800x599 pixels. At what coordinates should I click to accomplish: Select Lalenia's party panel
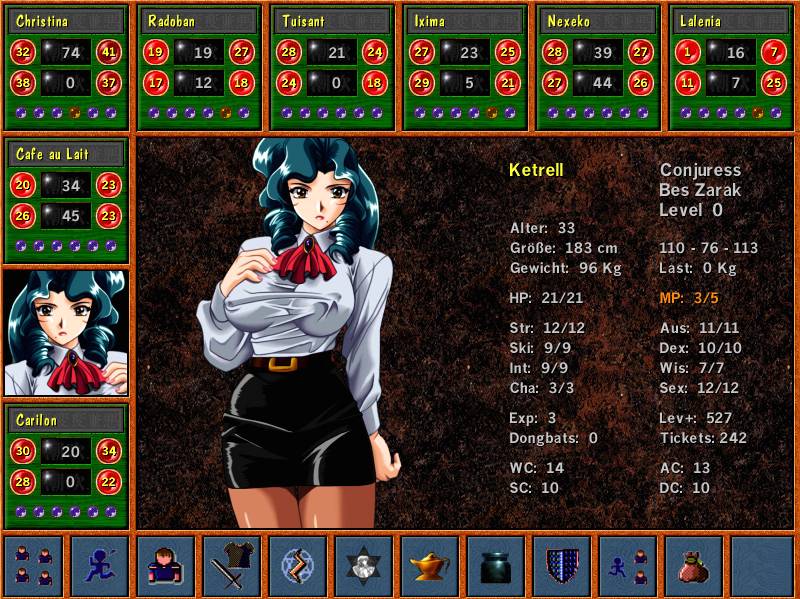pyautogui.click(x=731, y=67)
